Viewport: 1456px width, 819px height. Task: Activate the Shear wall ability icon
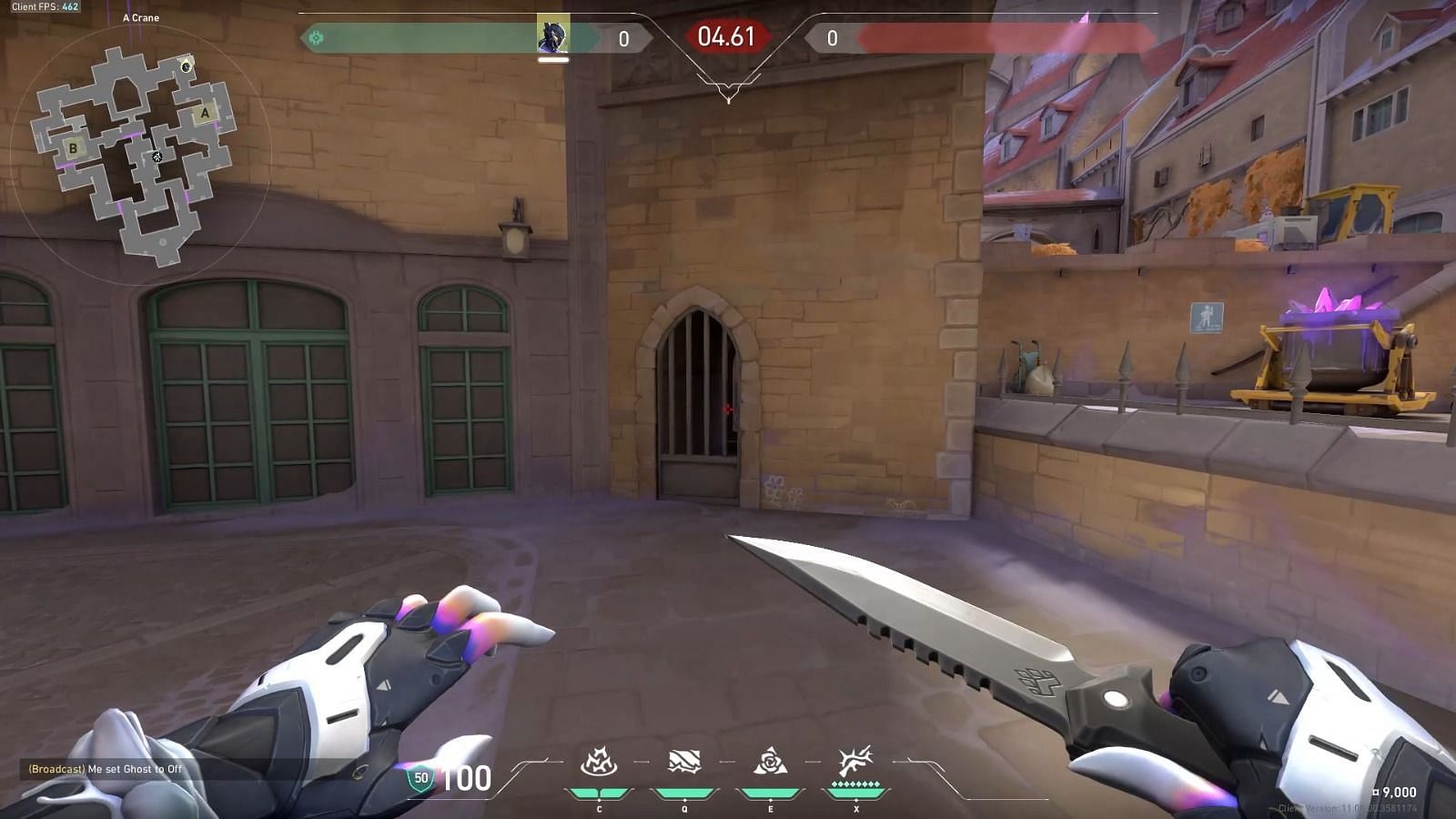click(684, 763)
